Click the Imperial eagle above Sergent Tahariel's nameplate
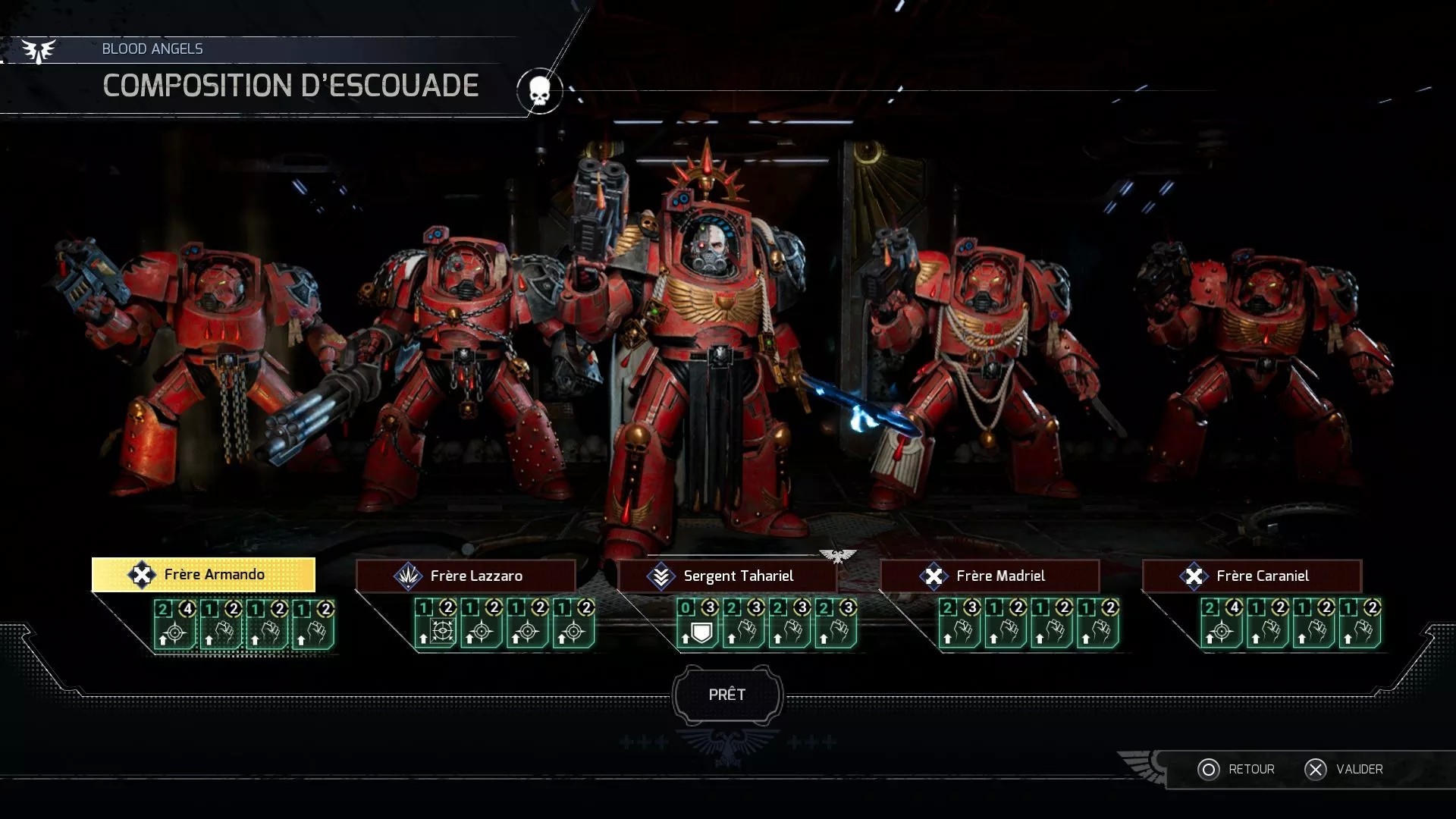The width and height of the screenshot is (1456, 819). (x=838, y=556)
